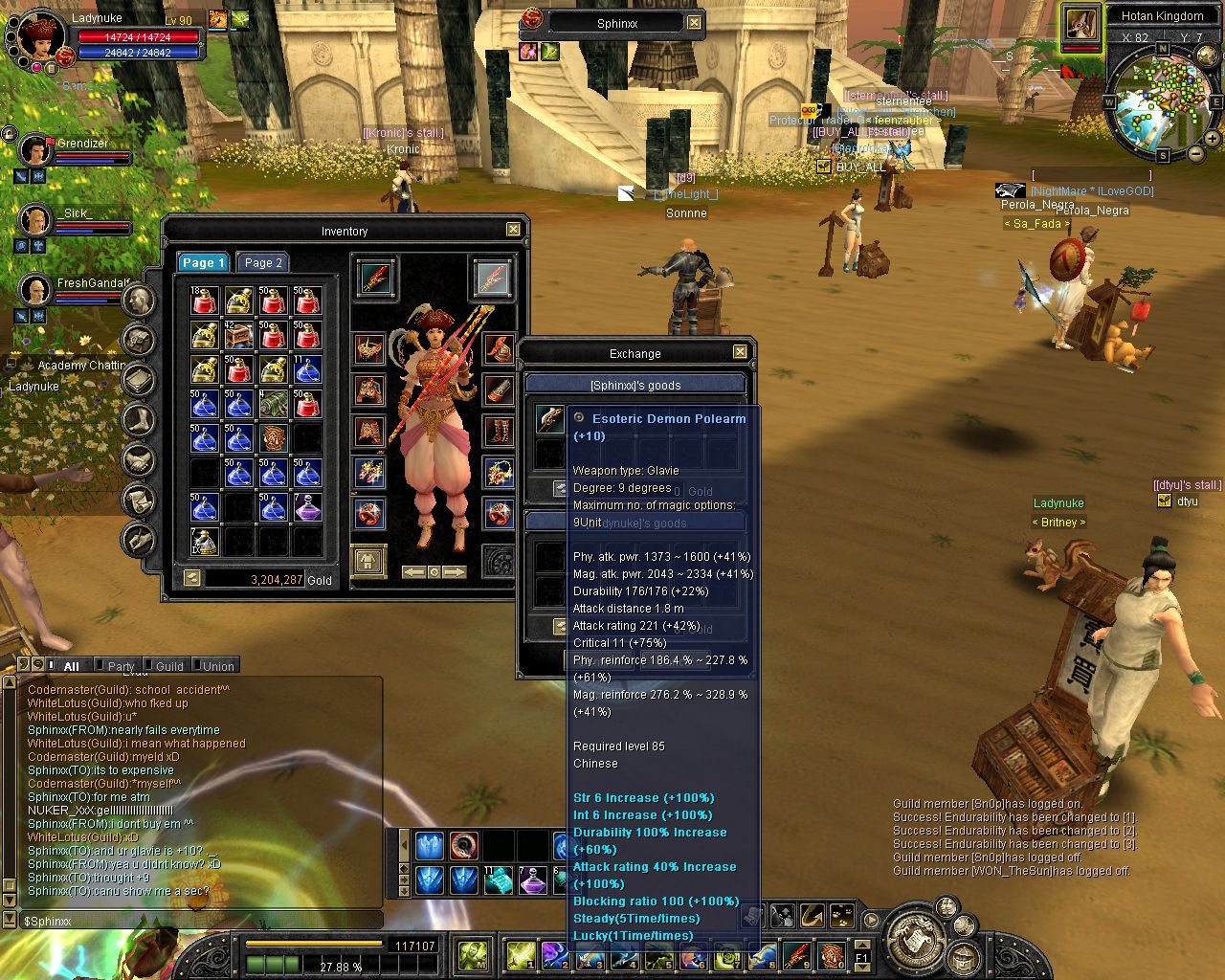
Task: Open the world map globe button
Action: pyautogui.click(x=1208, y=57)
